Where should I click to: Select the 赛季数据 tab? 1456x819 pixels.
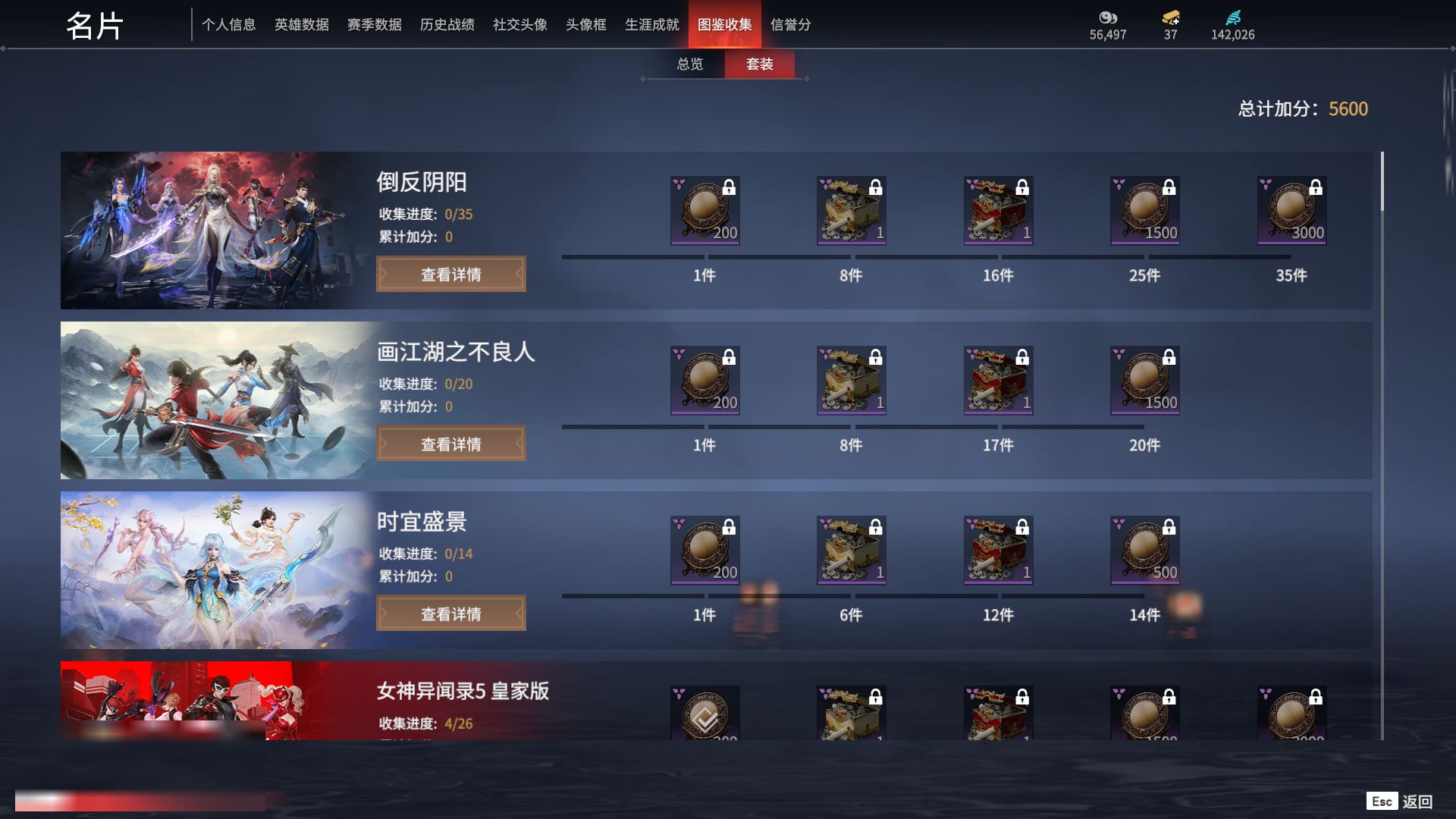[x=374, y=25]
